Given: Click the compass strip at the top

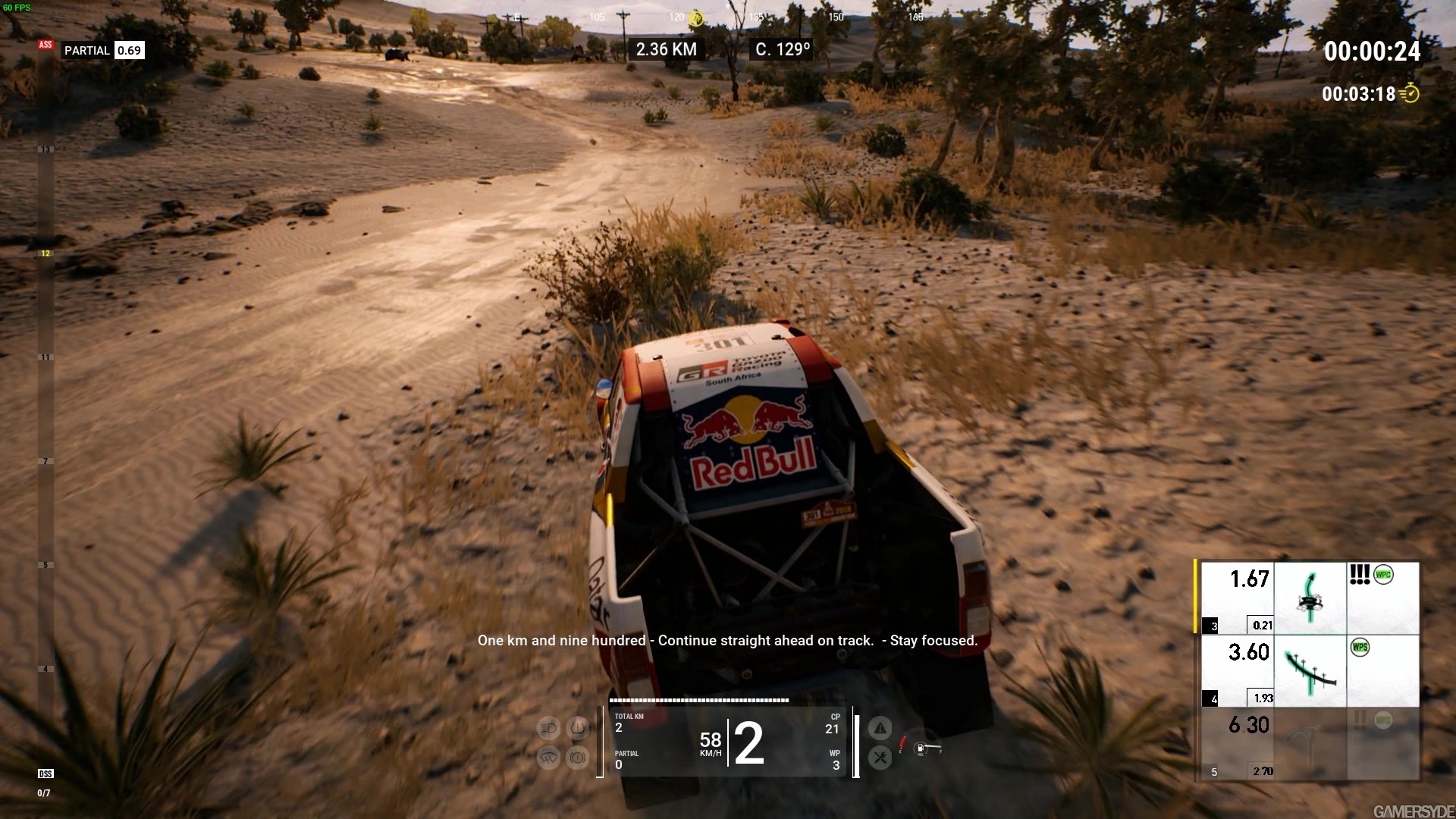Looking at the screenshot, I should tap(728, 15).
